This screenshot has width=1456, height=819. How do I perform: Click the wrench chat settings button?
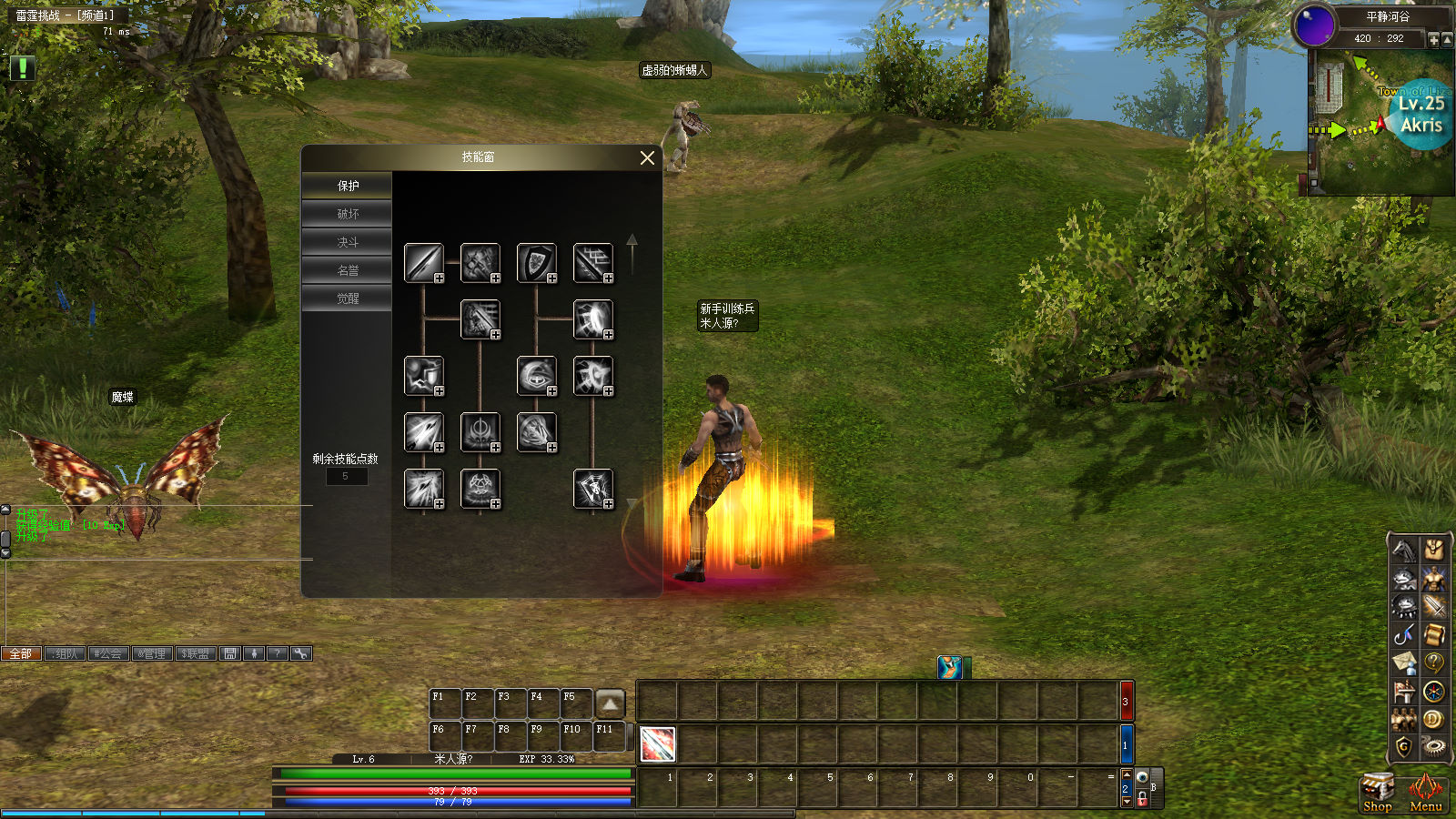pyautogui.click(x=301, y=653)
